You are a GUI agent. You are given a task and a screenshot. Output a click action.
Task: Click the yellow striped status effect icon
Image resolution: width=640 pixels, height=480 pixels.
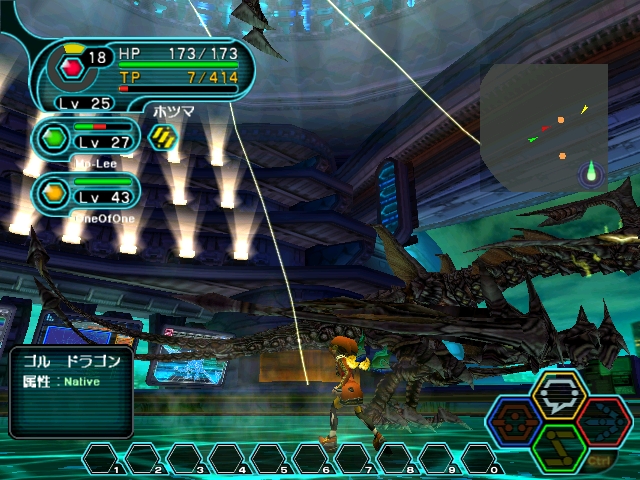162,137
